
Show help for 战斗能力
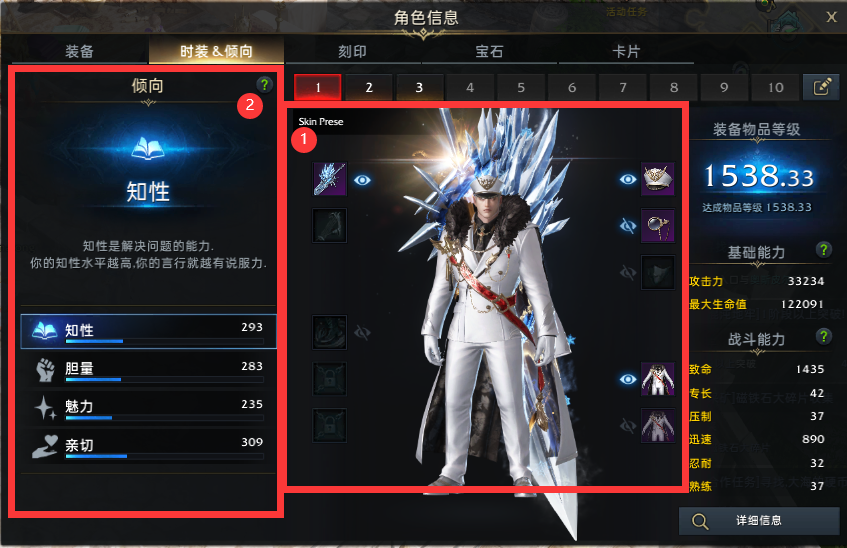[x=823, y=336]
